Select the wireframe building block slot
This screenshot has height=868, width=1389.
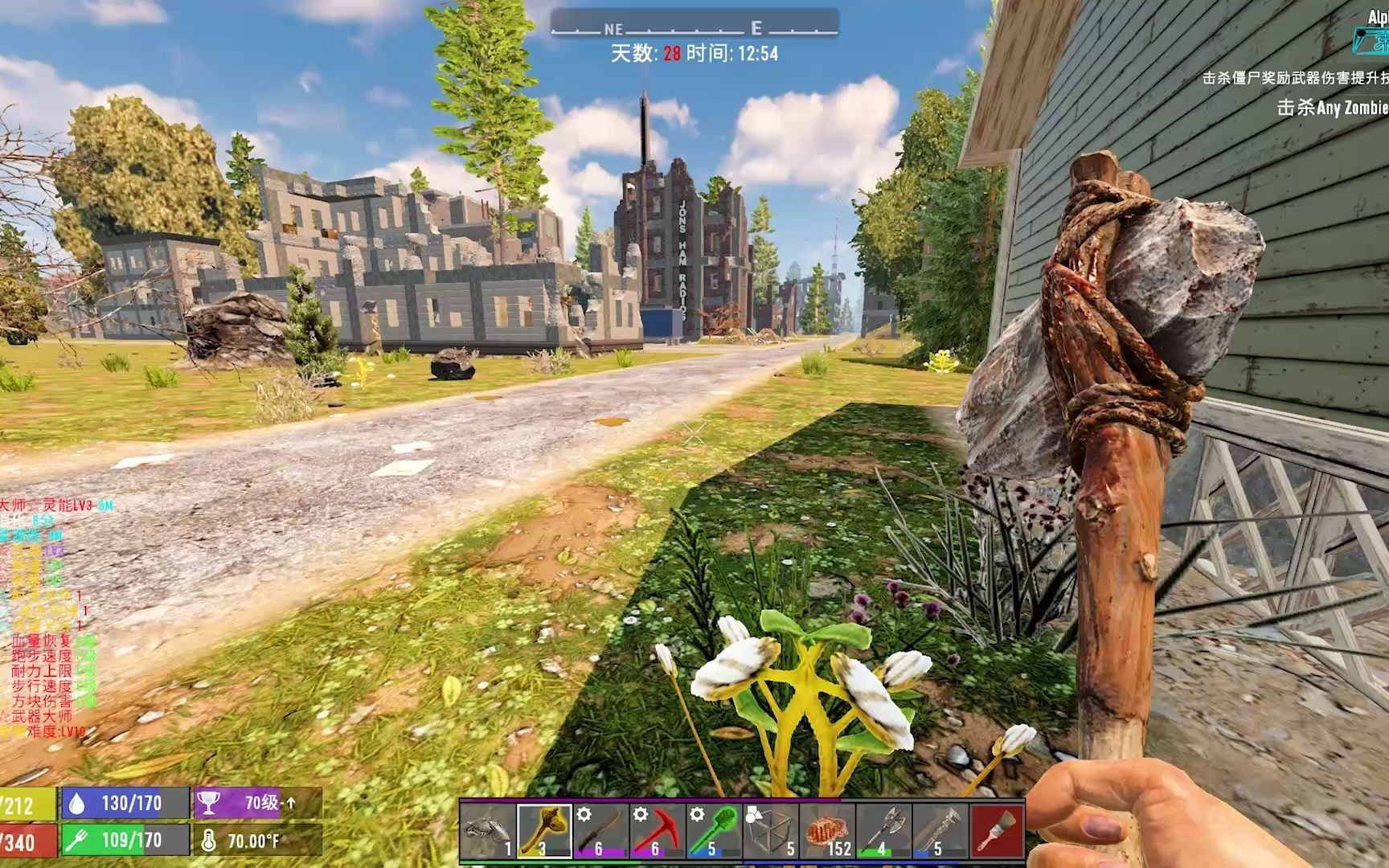click(x=769, y=830)
